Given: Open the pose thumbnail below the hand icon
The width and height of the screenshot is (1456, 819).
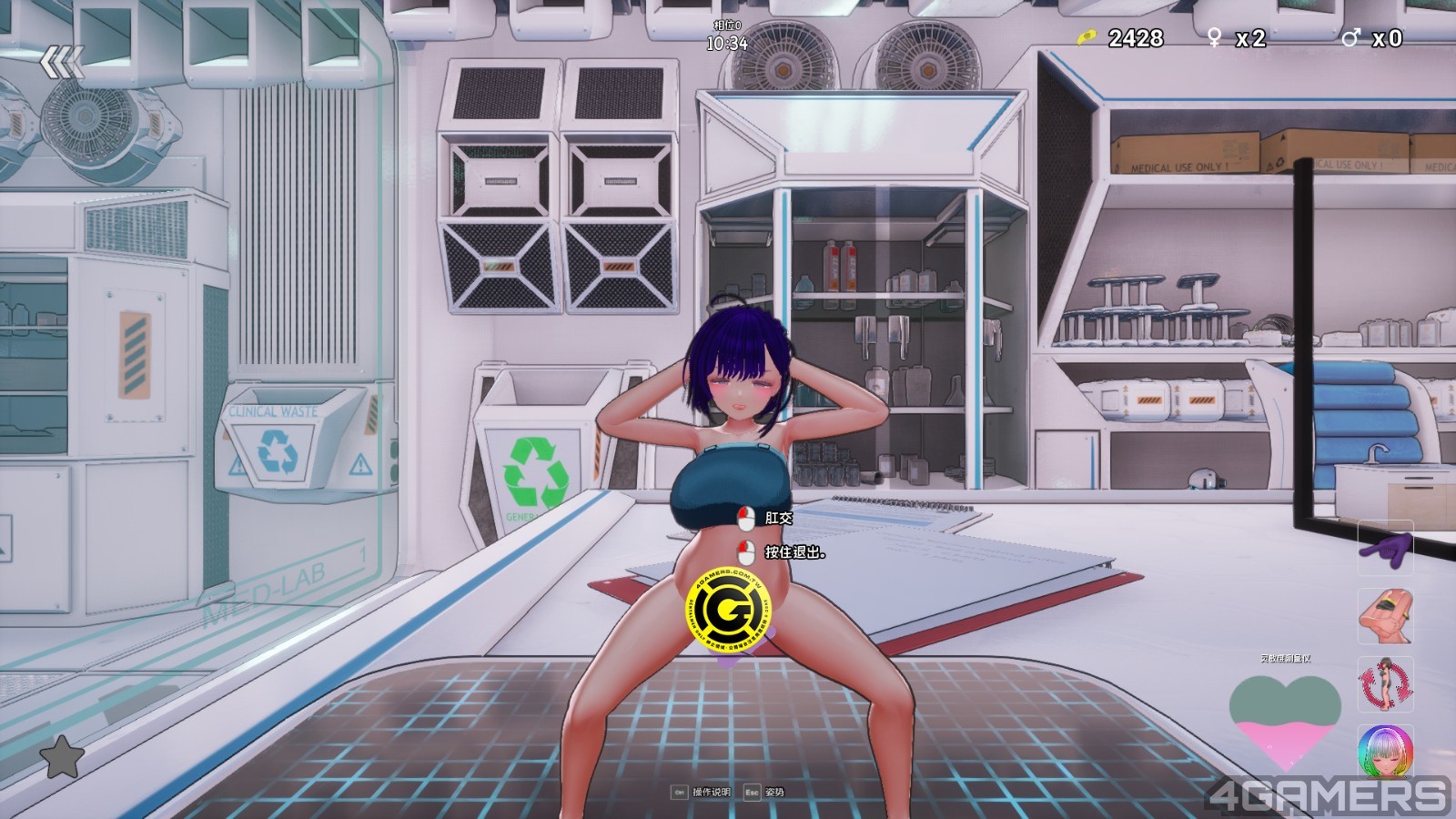Looking at the screenshot, I should [x=1385, y=616].
